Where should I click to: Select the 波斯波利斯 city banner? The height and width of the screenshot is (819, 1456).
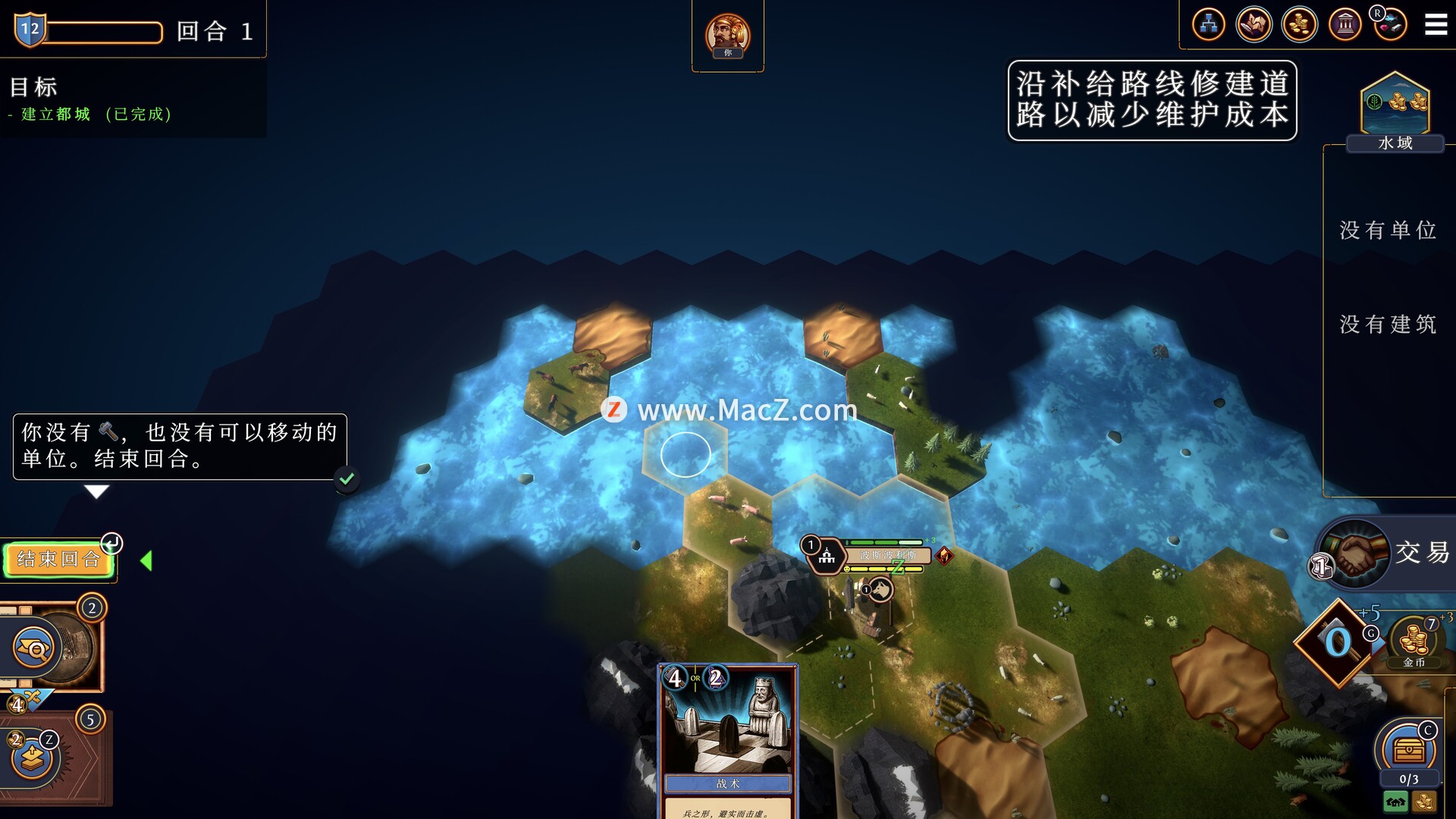click(x=887, y=556)
